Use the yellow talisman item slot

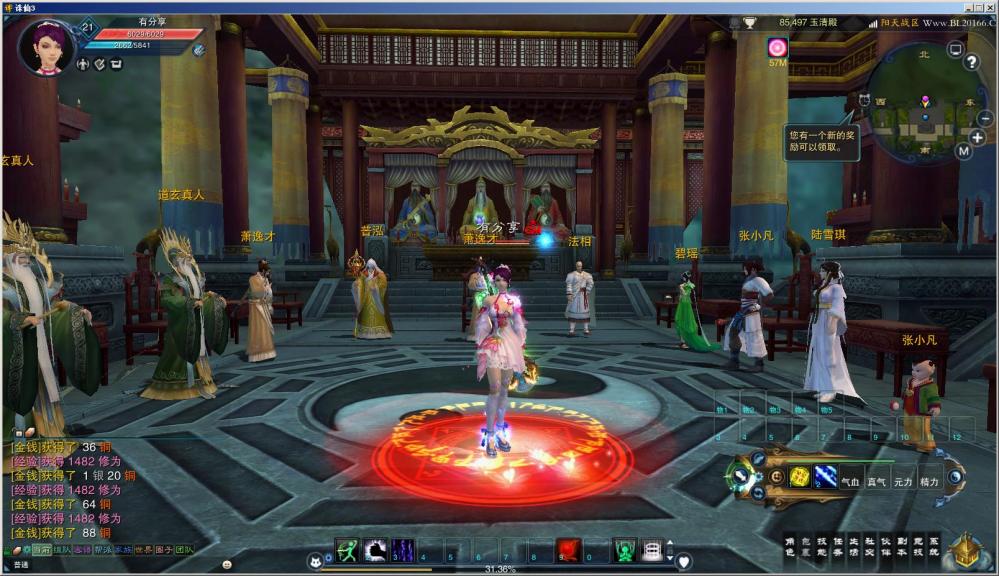click(x=799, y=477)
